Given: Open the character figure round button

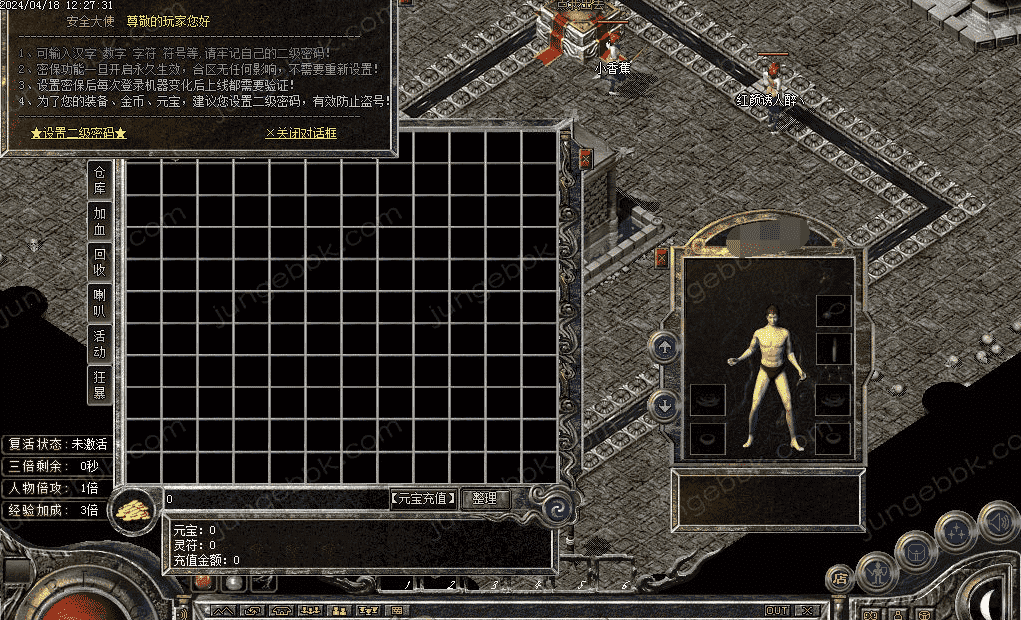Looking at the screenshot, I should click(x=876, y=572).
